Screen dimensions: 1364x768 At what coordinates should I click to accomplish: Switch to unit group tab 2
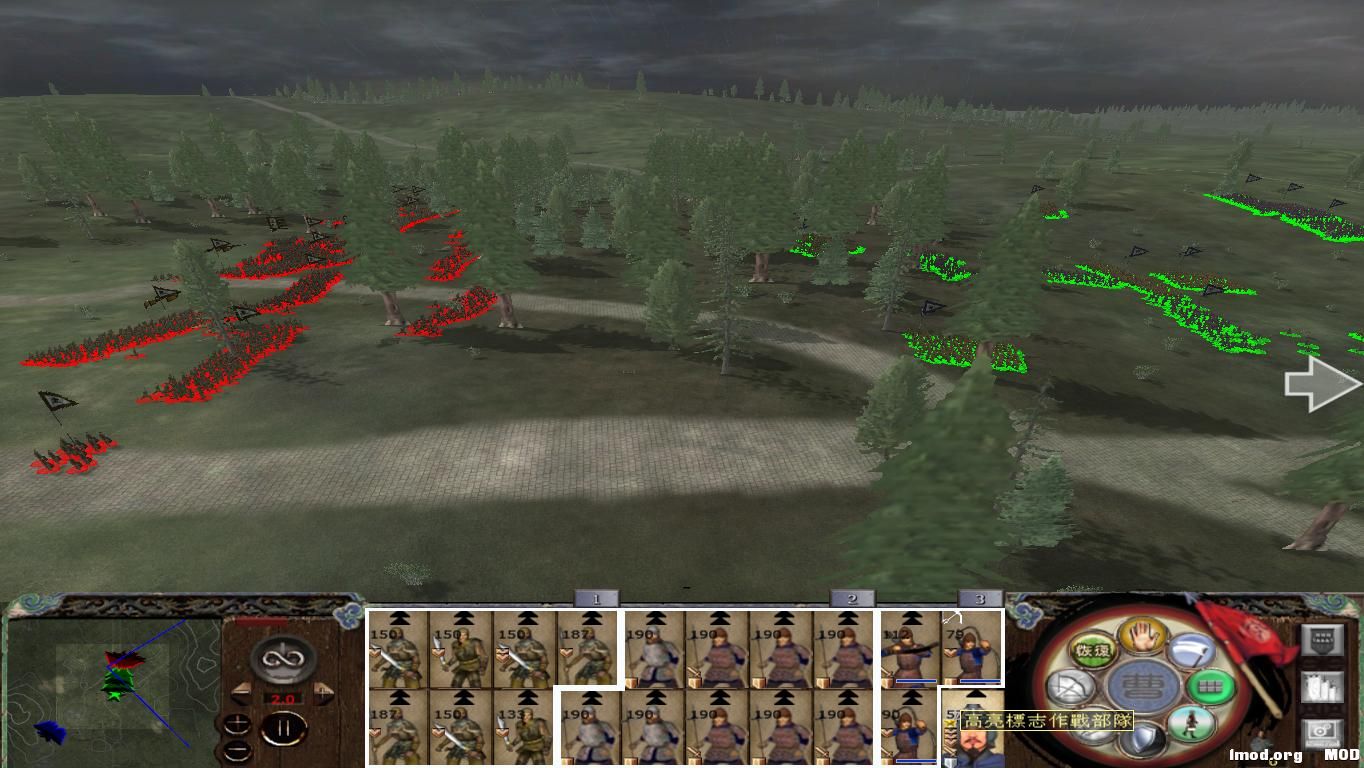pyautogui.click(x=851, y=598)
